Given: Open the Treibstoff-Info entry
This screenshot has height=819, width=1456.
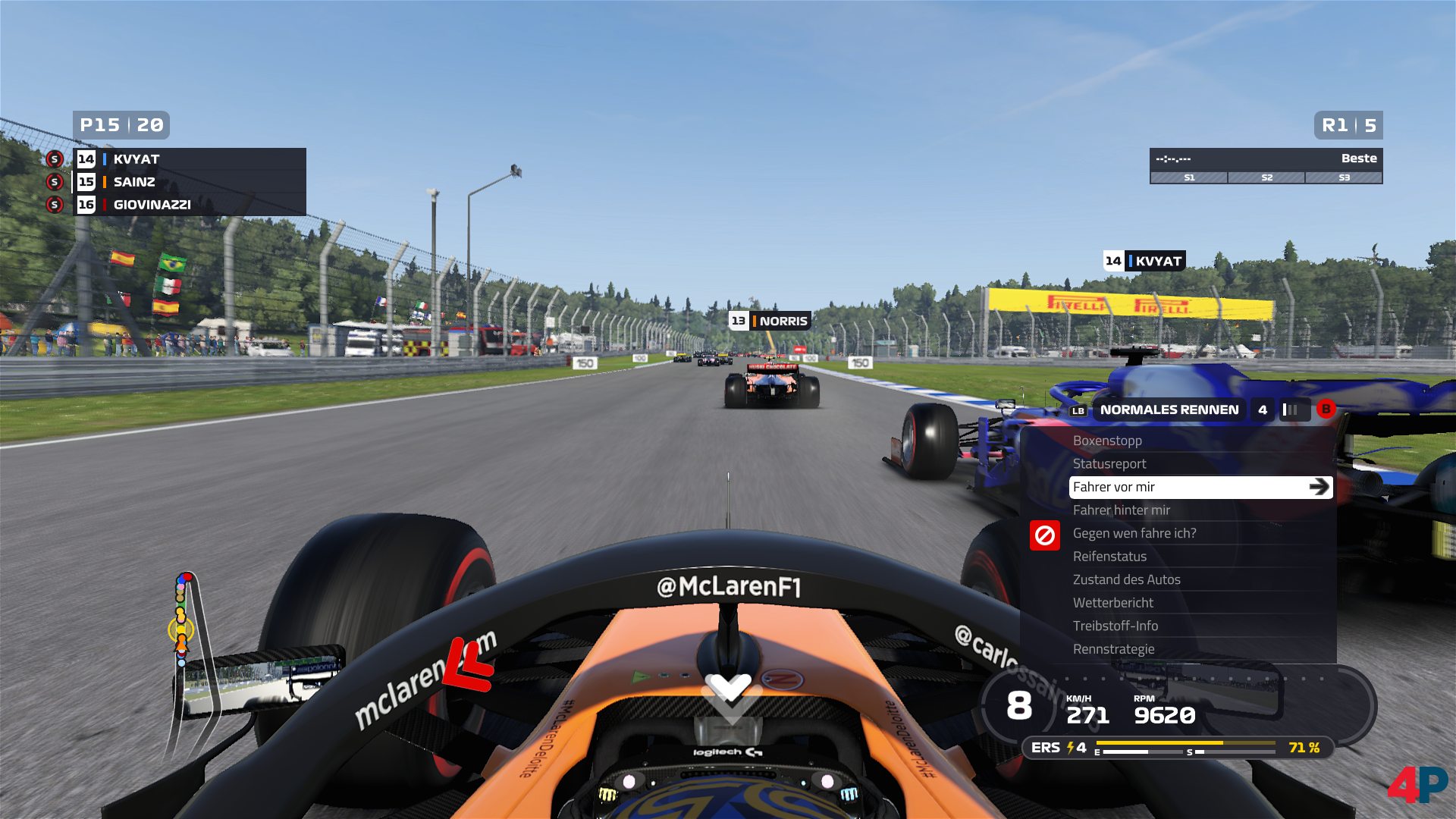Looking at the screenshot, I should click(1115, 626).
